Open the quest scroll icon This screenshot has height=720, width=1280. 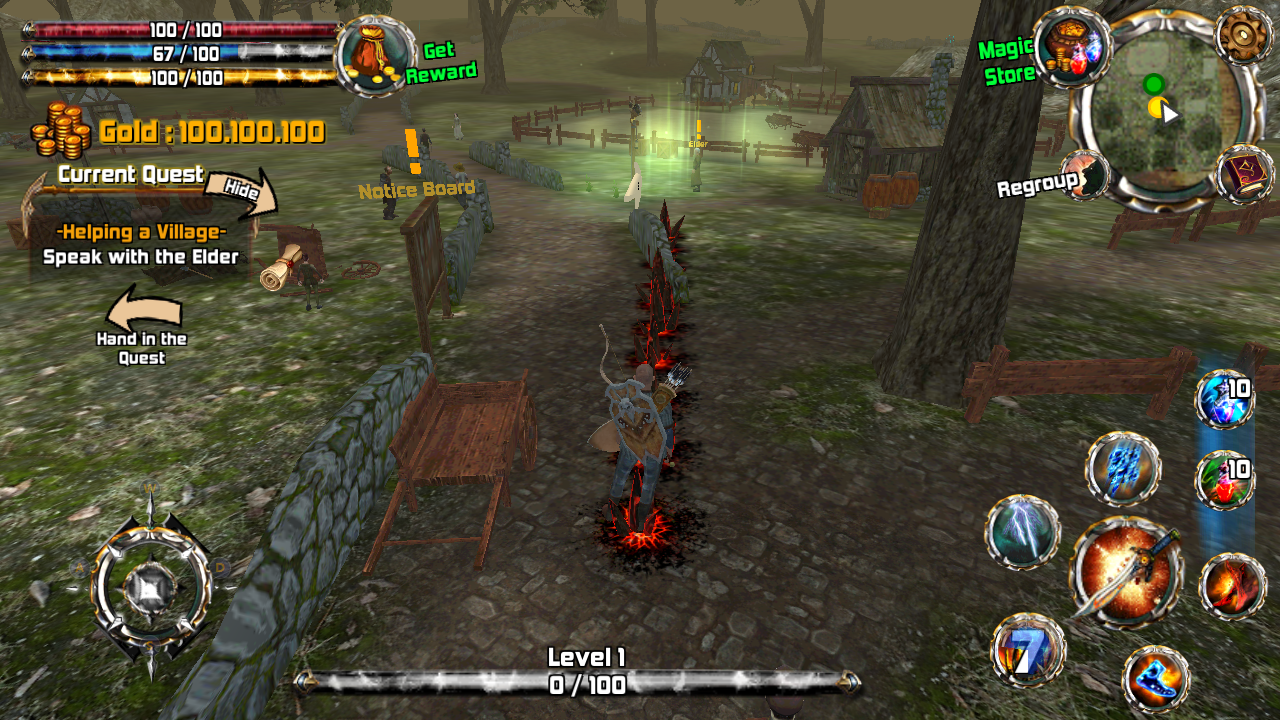coord(282,266)
